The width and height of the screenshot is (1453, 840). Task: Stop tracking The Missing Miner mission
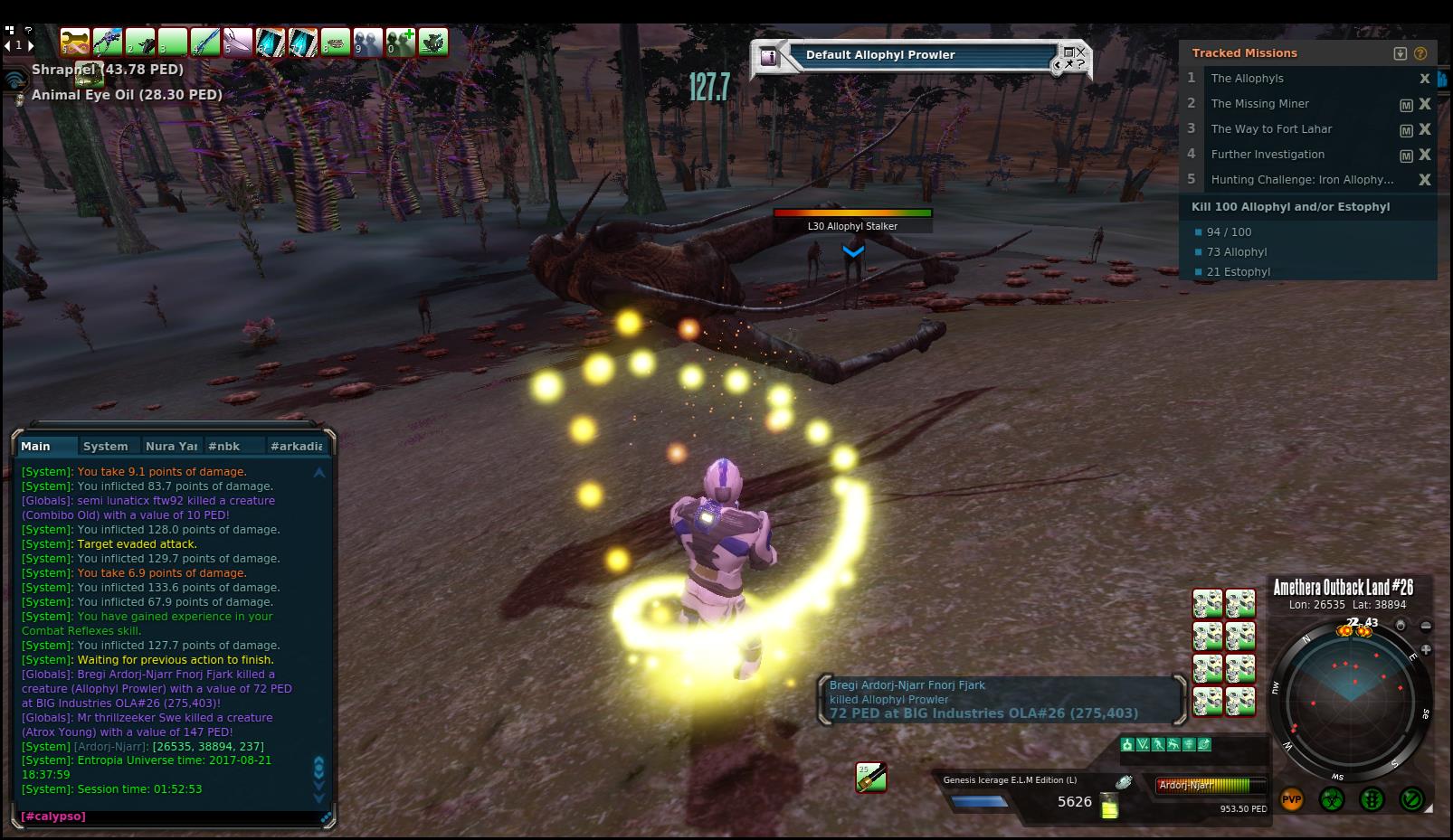(1425, 104)
